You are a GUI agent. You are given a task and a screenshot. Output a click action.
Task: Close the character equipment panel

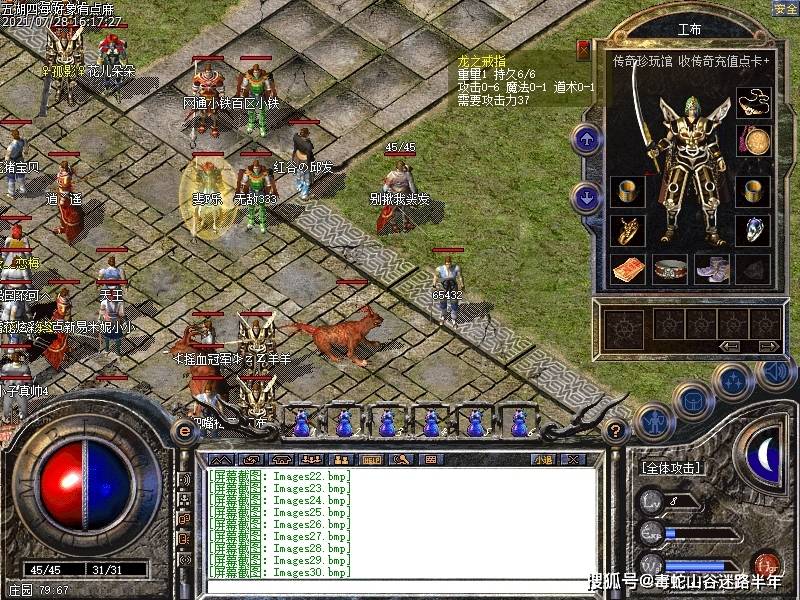point(583,47)
